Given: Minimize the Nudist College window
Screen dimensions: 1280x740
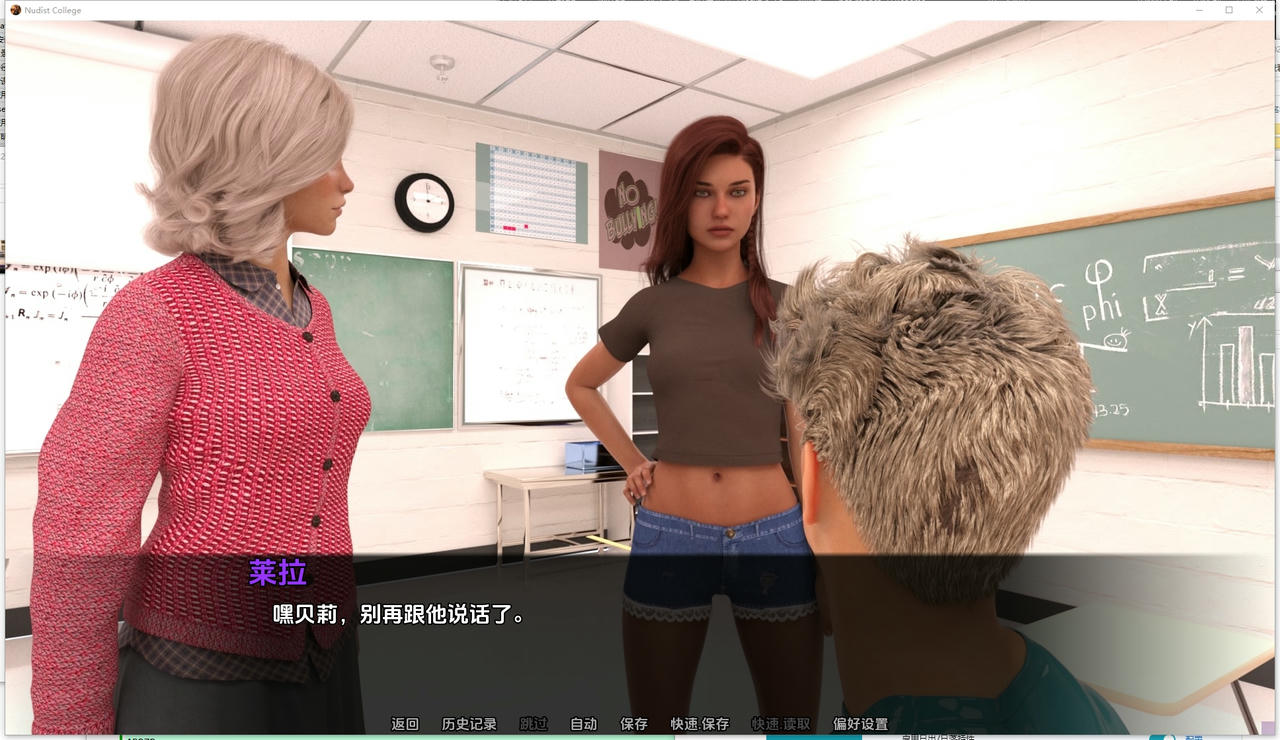Looking at the screenshot, I should (x=1199, y=9).
